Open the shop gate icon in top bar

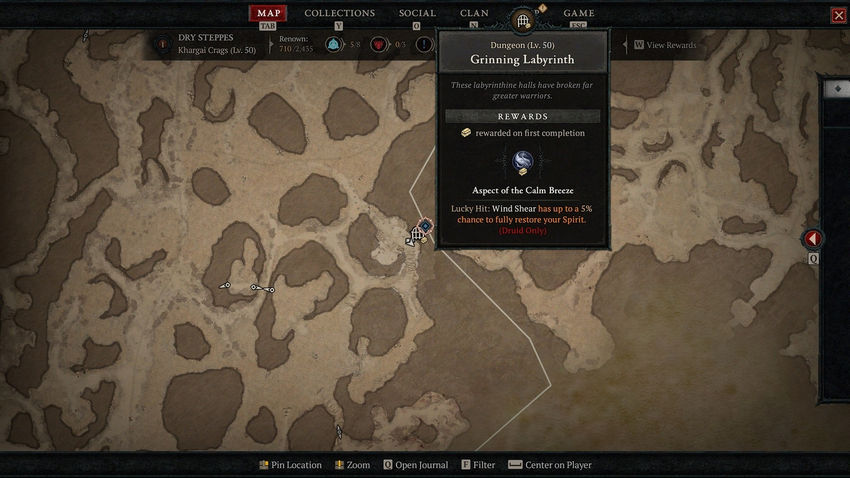pos(523,19)
